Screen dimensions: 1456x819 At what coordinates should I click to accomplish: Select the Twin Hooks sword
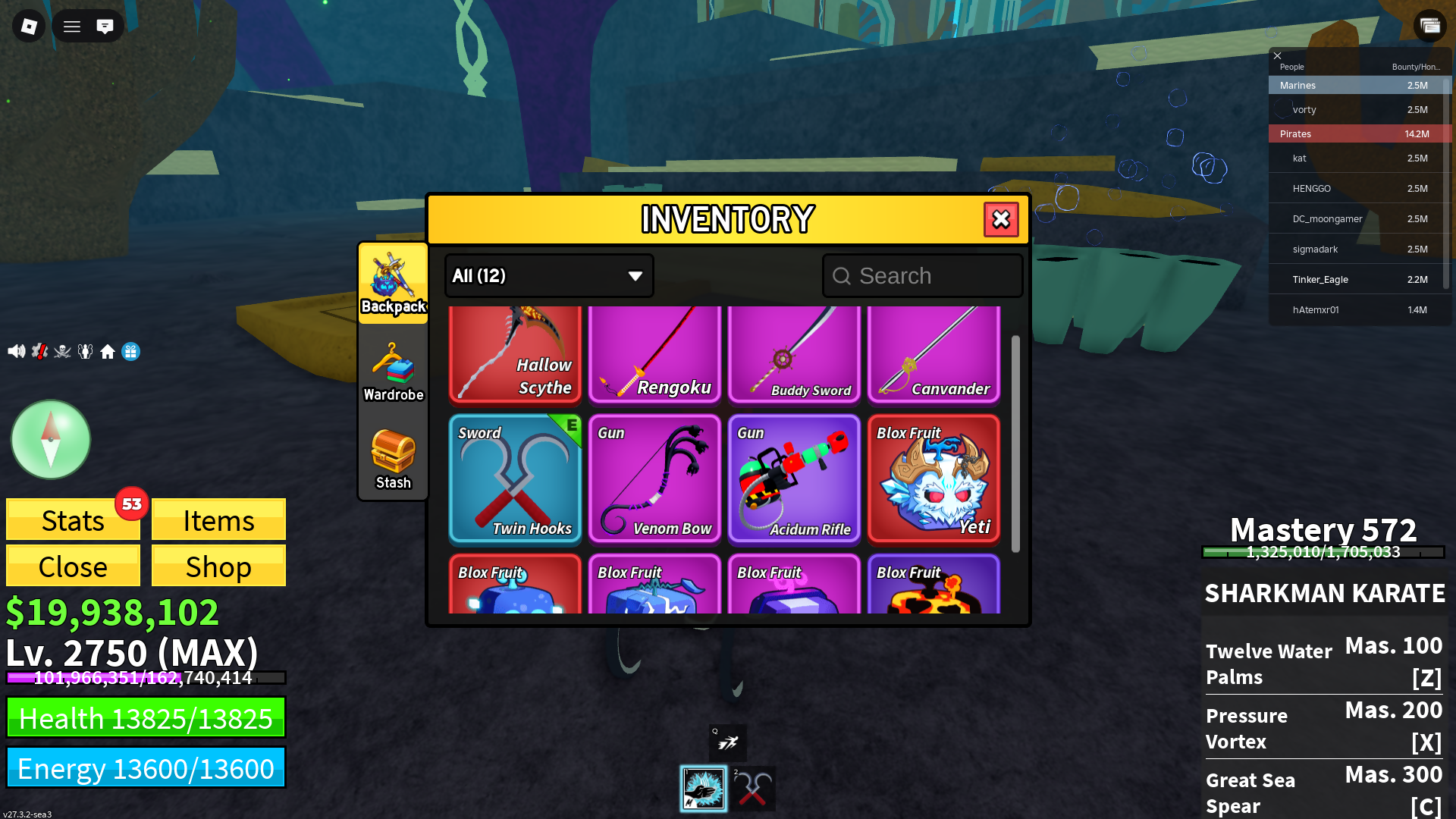(x=515, y=479)
